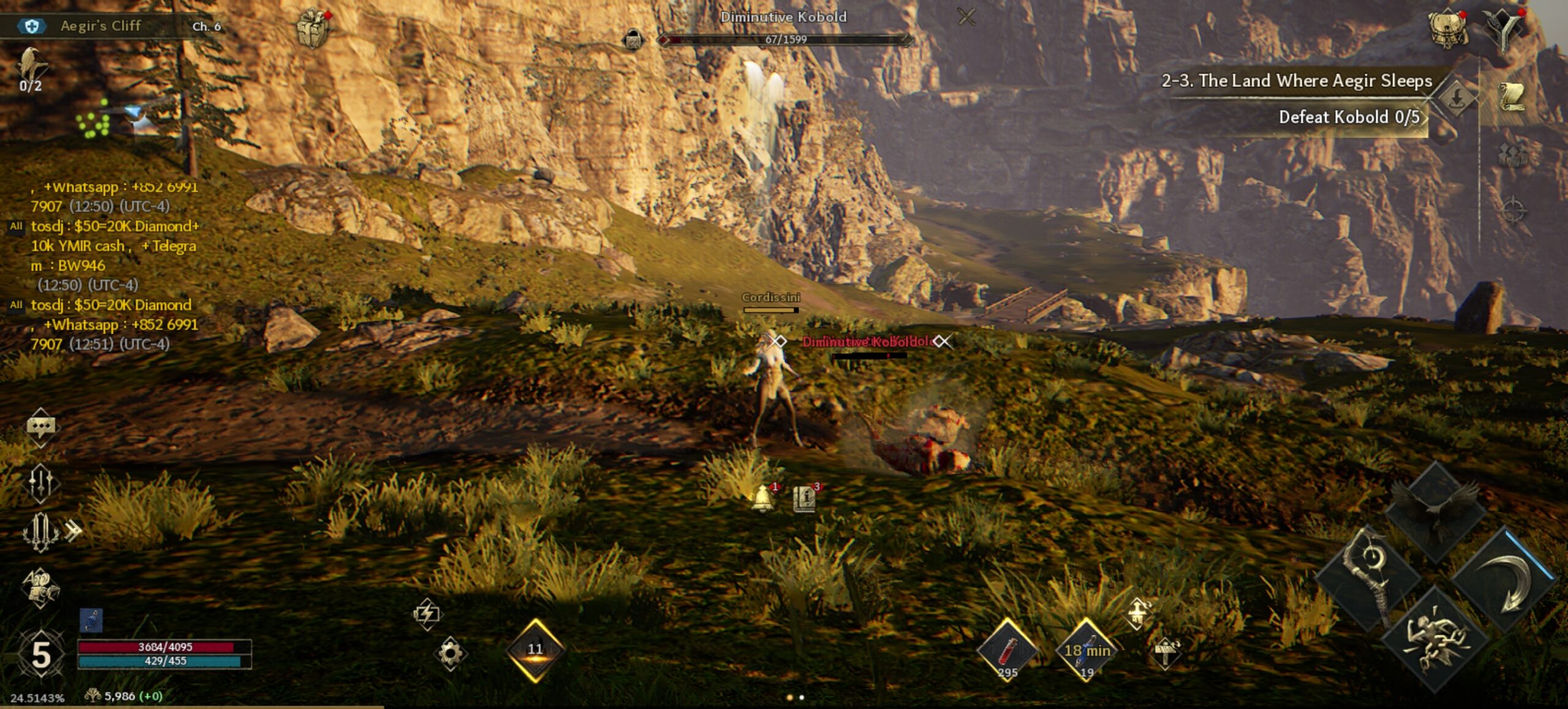Image resolution: width=1568 pixels, height=709 pixels.
Task: Open the crosshair target list tab
Action: tap(1511, 210)
